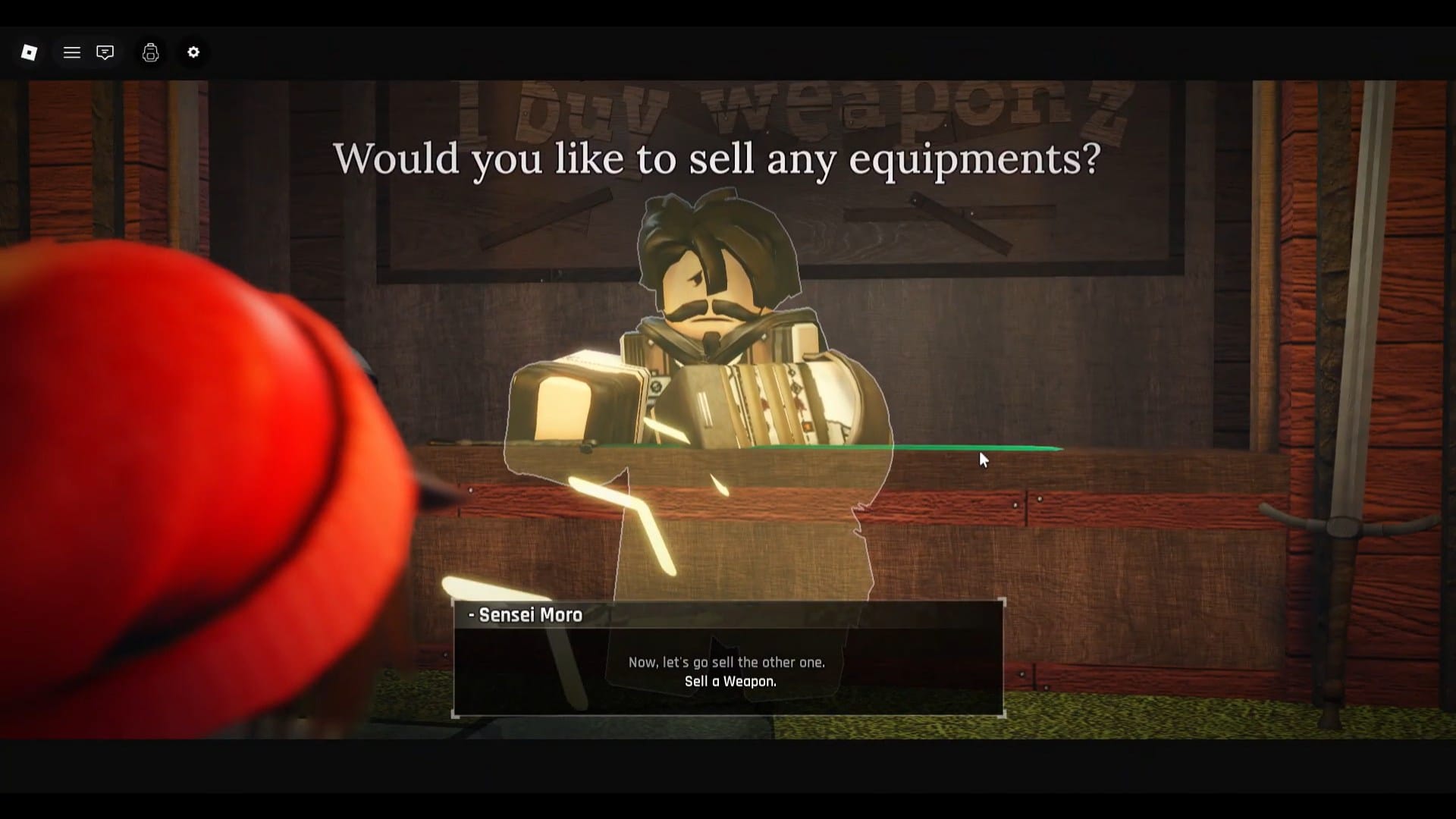Click the 'Now, let's go sell' dialog line
This screenshot has width=1456, height=819.
point(726,661)
